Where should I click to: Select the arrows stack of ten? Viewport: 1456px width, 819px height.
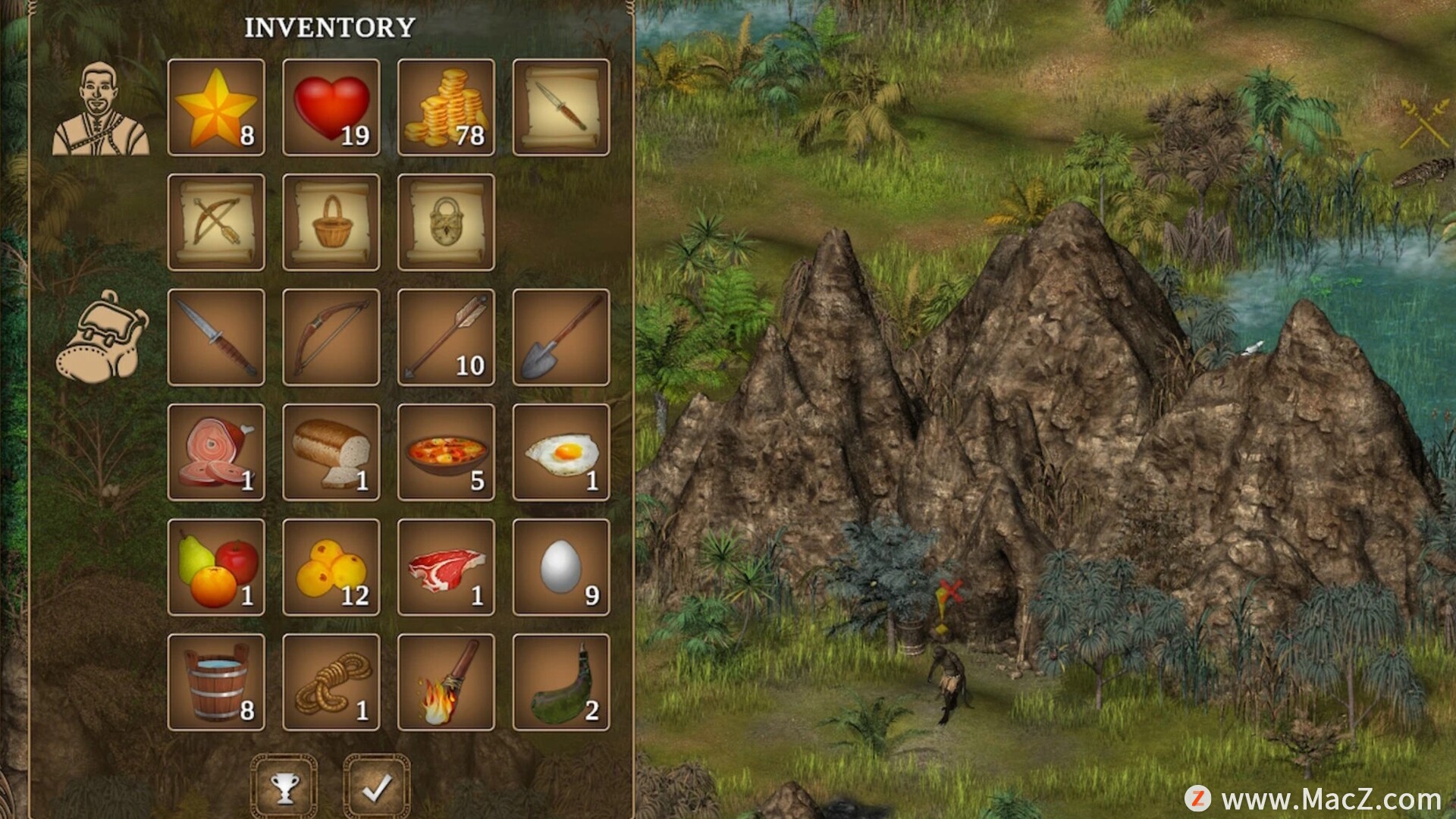[x=446, y=337]
